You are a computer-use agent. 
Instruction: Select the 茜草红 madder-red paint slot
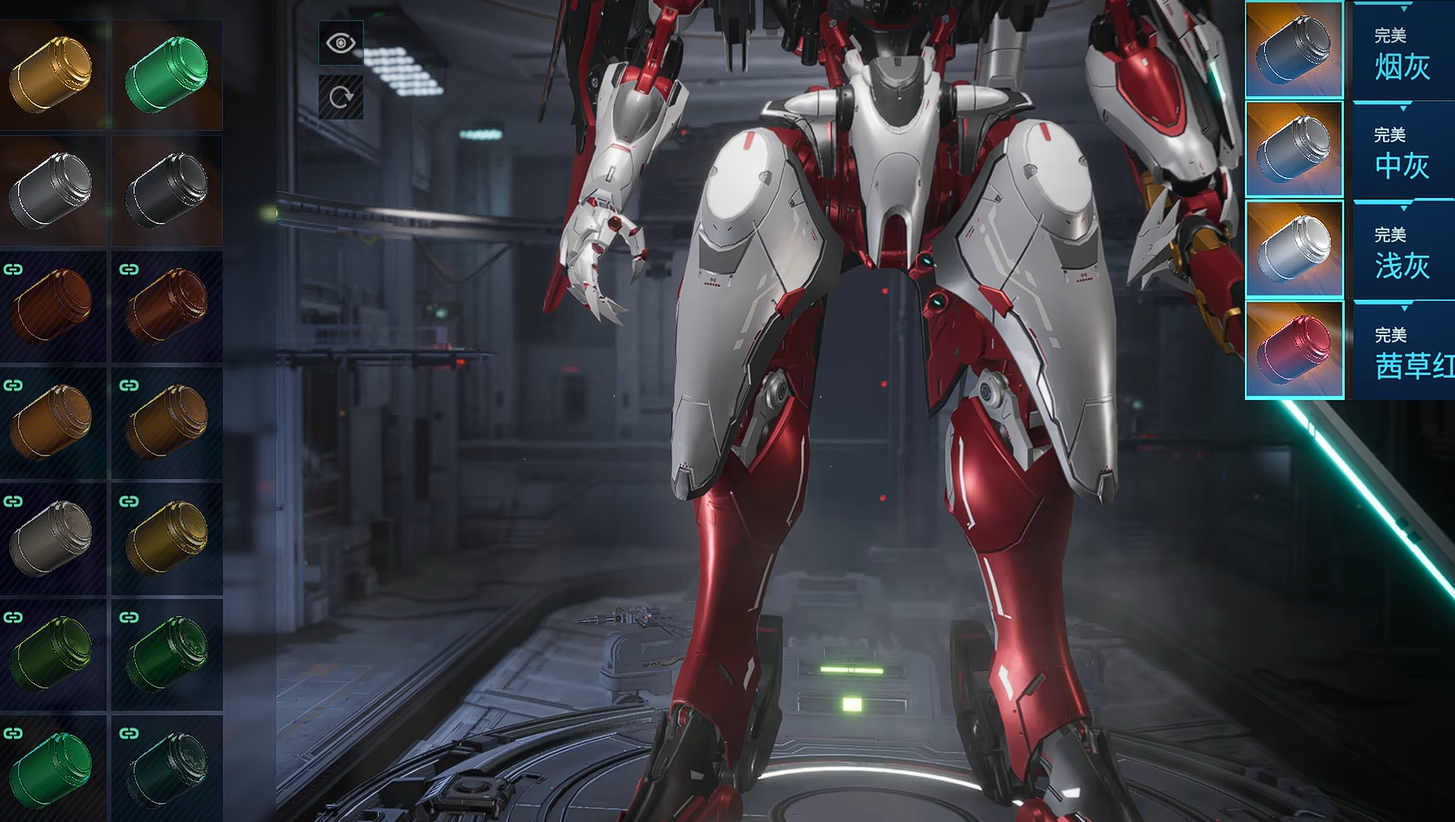click(1294, 350)
